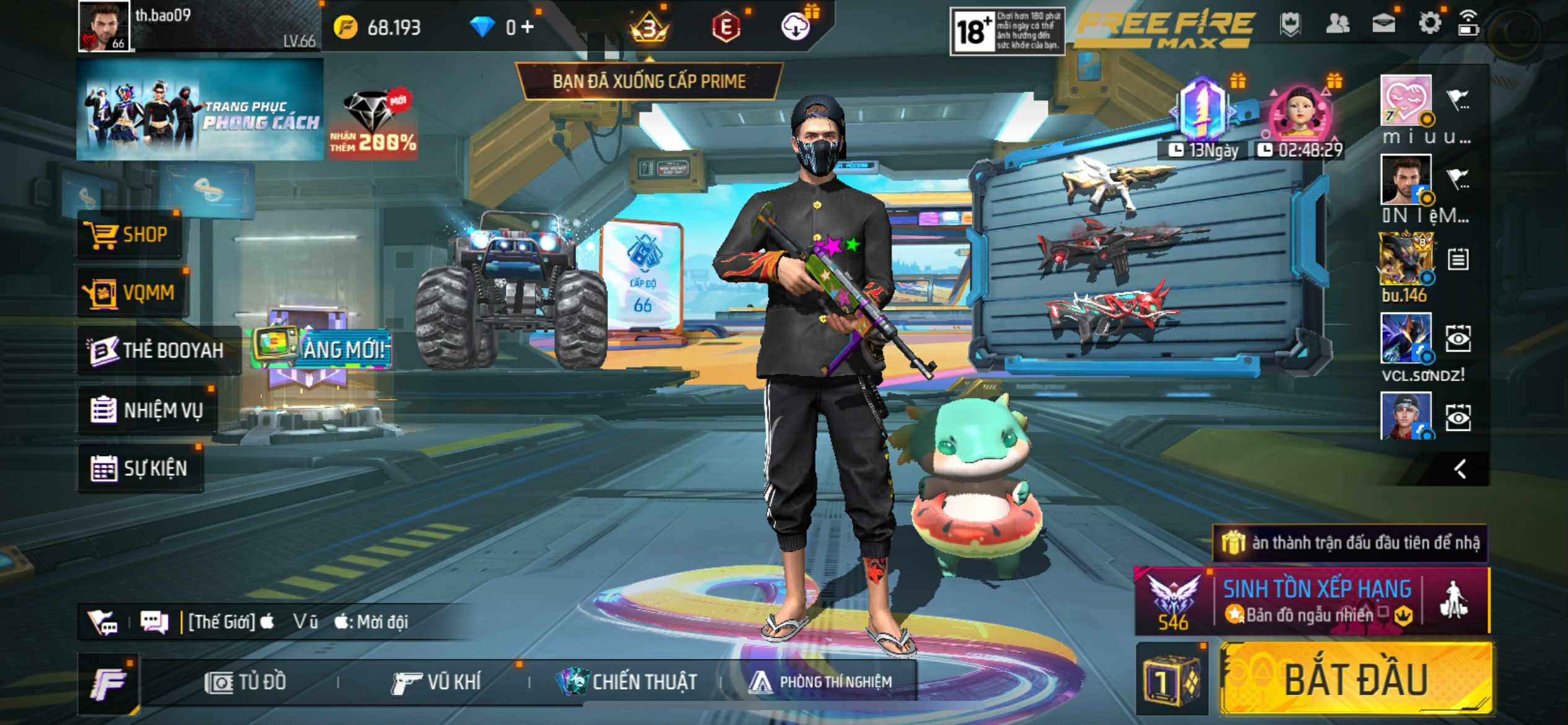Screen dimensions: 1568x725
Task: Click the diamond top-up plus button
Action: coord(527,27)
